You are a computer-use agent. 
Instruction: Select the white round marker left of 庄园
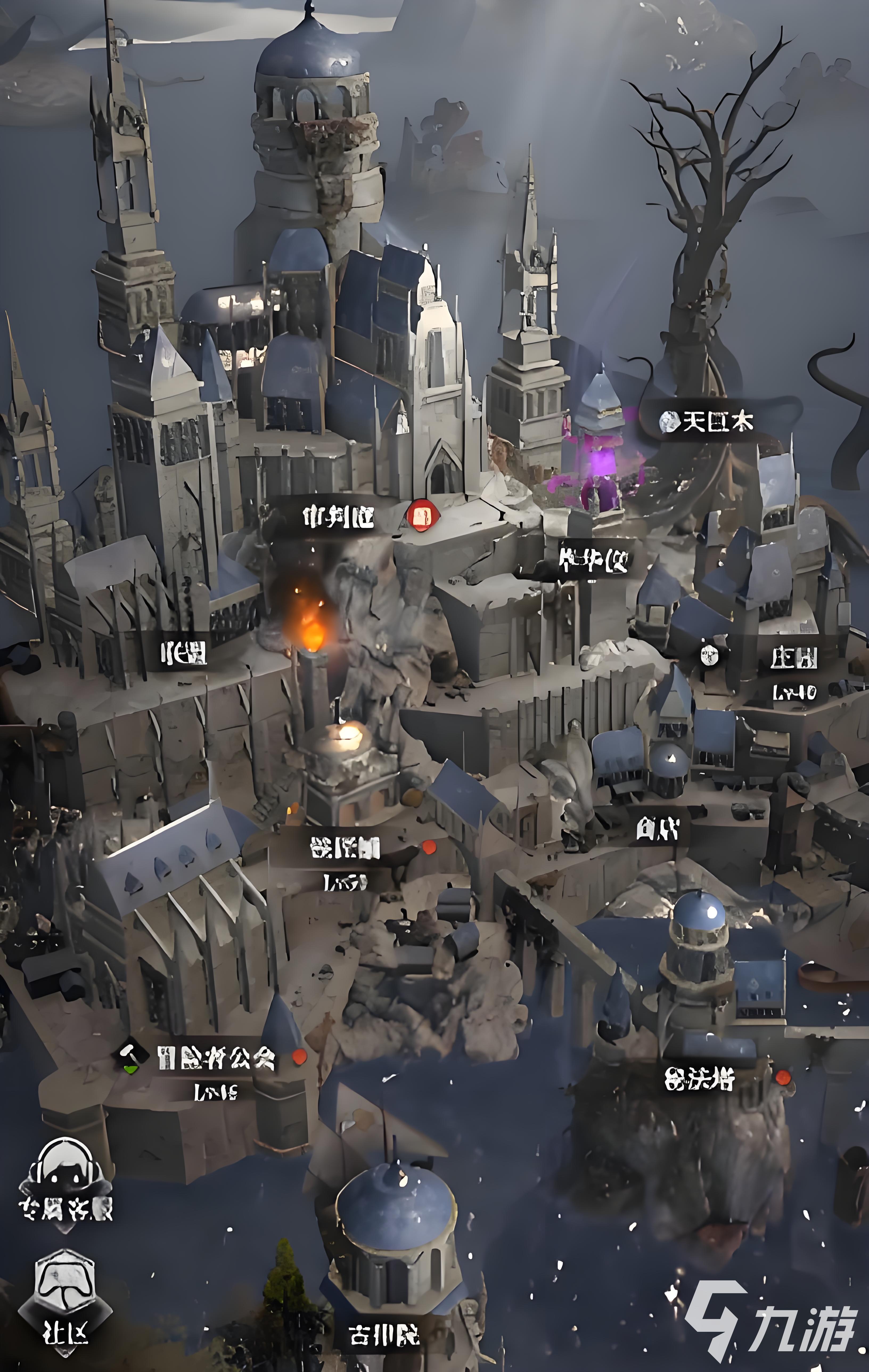point(710,655)
